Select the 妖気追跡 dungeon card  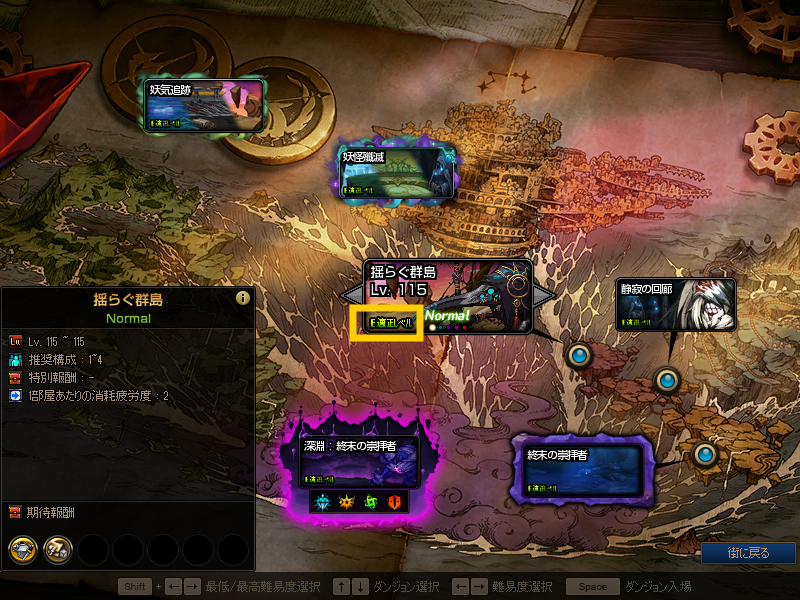(x=204, y=106)
